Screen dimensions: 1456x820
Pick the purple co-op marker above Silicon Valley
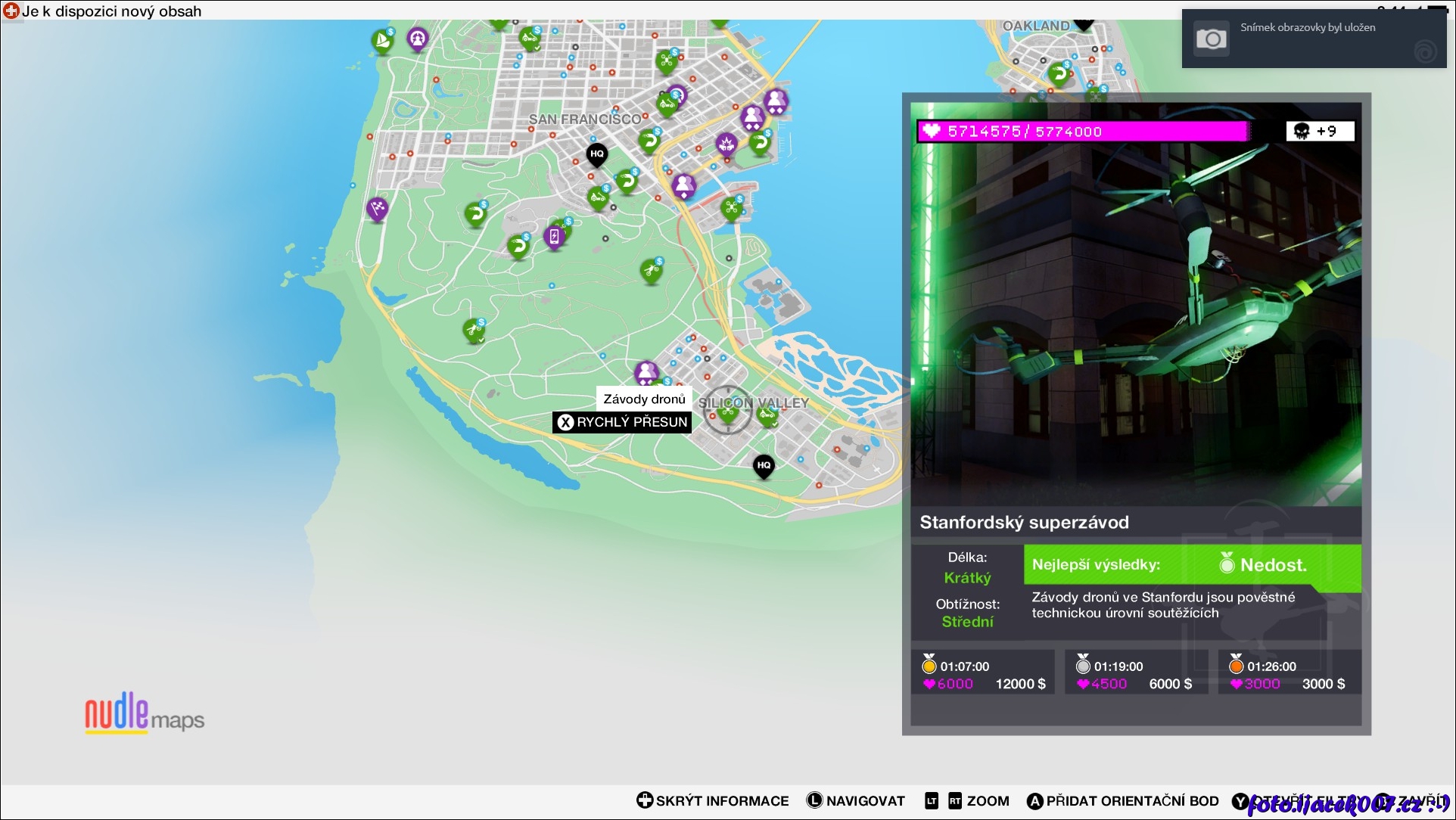pos(646,371)
